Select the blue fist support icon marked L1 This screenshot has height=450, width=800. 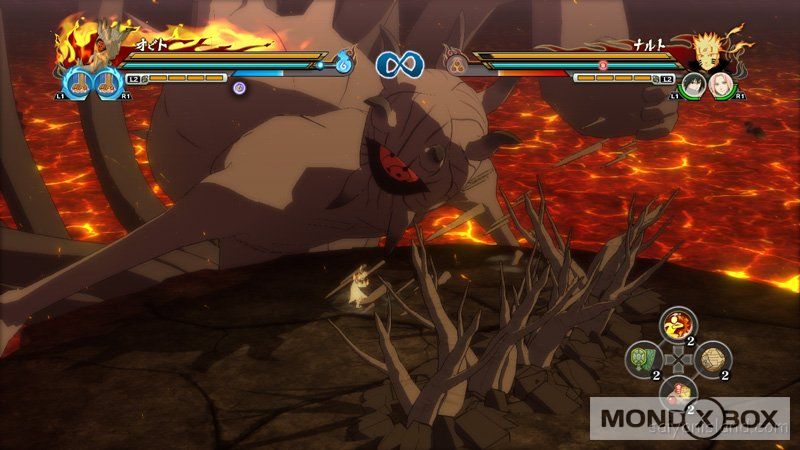(x=77, y=82)
